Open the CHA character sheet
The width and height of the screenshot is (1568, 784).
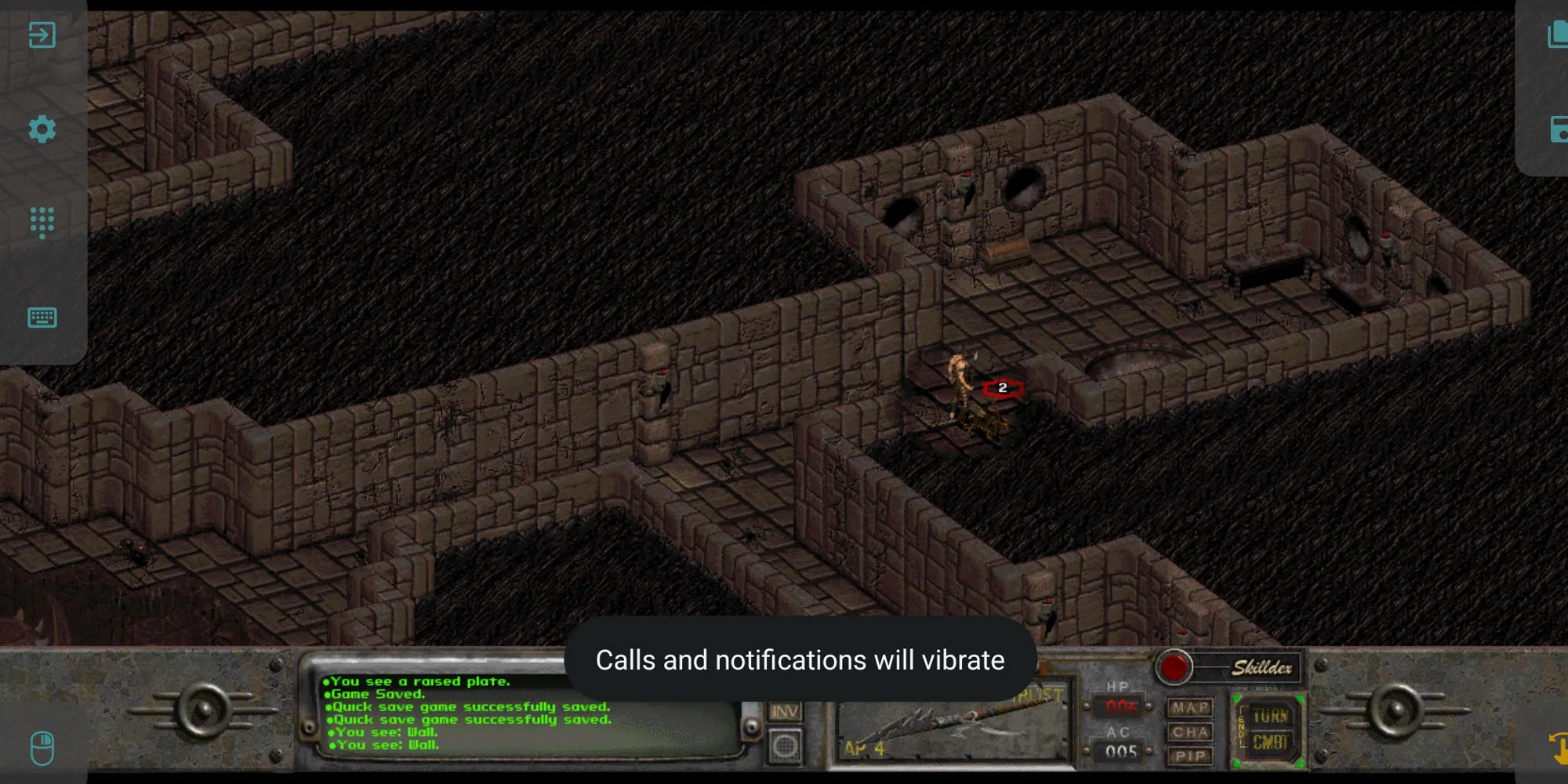[x=1190, y=732]
